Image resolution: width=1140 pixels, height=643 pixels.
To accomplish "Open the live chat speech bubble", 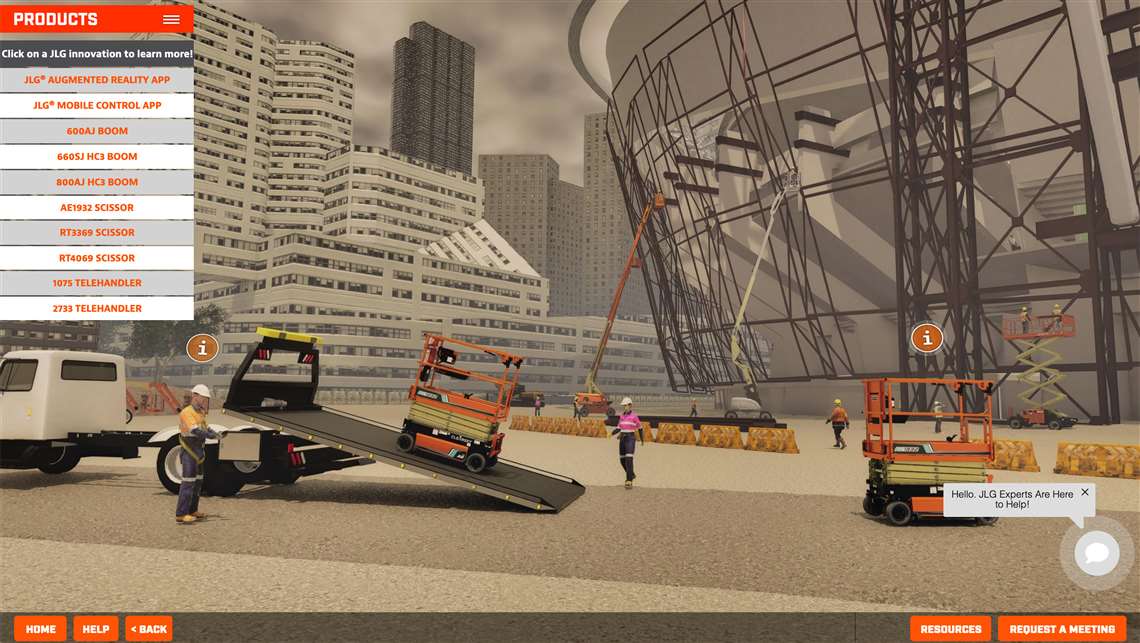I will click(x=1096, y=553).
